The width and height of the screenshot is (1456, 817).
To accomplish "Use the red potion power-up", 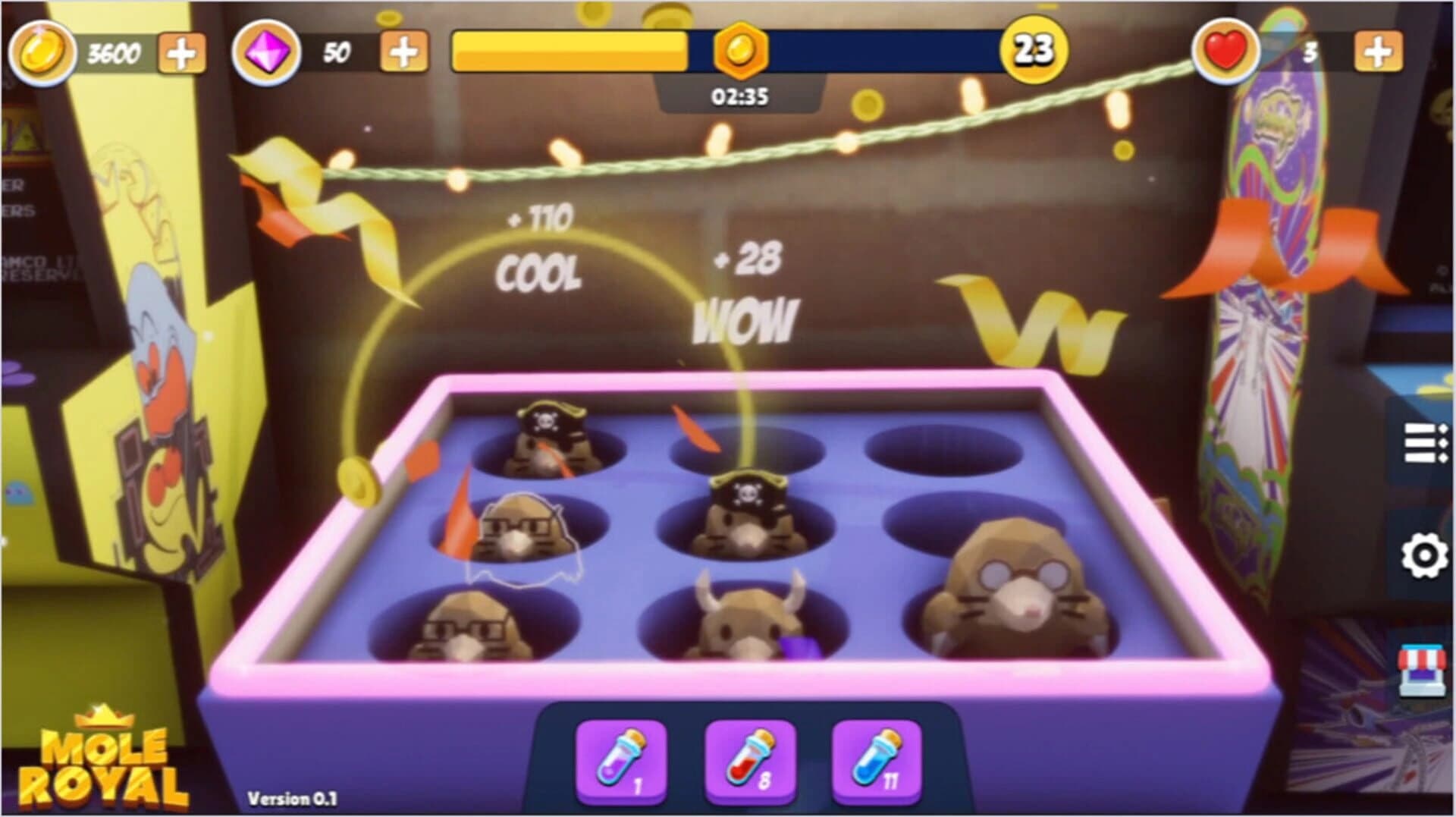I will [749, 759].
